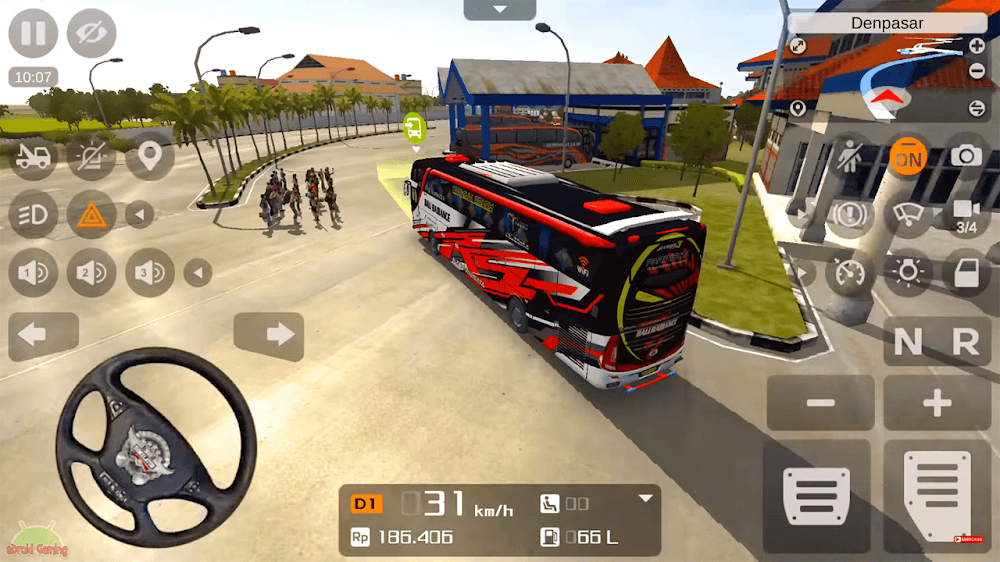The image size is (1000, 562).
Task: Expand the top dropdown arrow tab
Action: pos(500,10)
